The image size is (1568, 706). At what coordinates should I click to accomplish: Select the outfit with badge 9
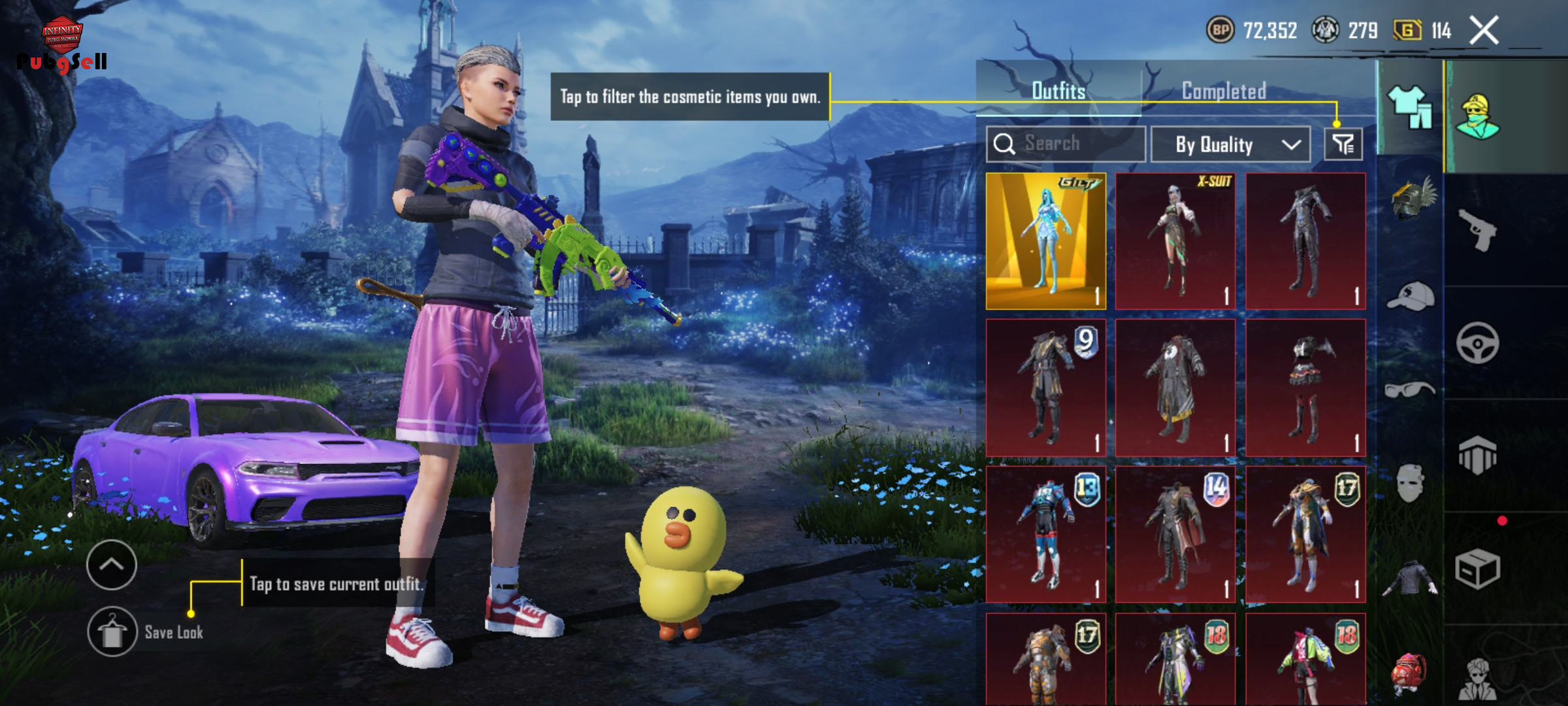point(1045,388)
